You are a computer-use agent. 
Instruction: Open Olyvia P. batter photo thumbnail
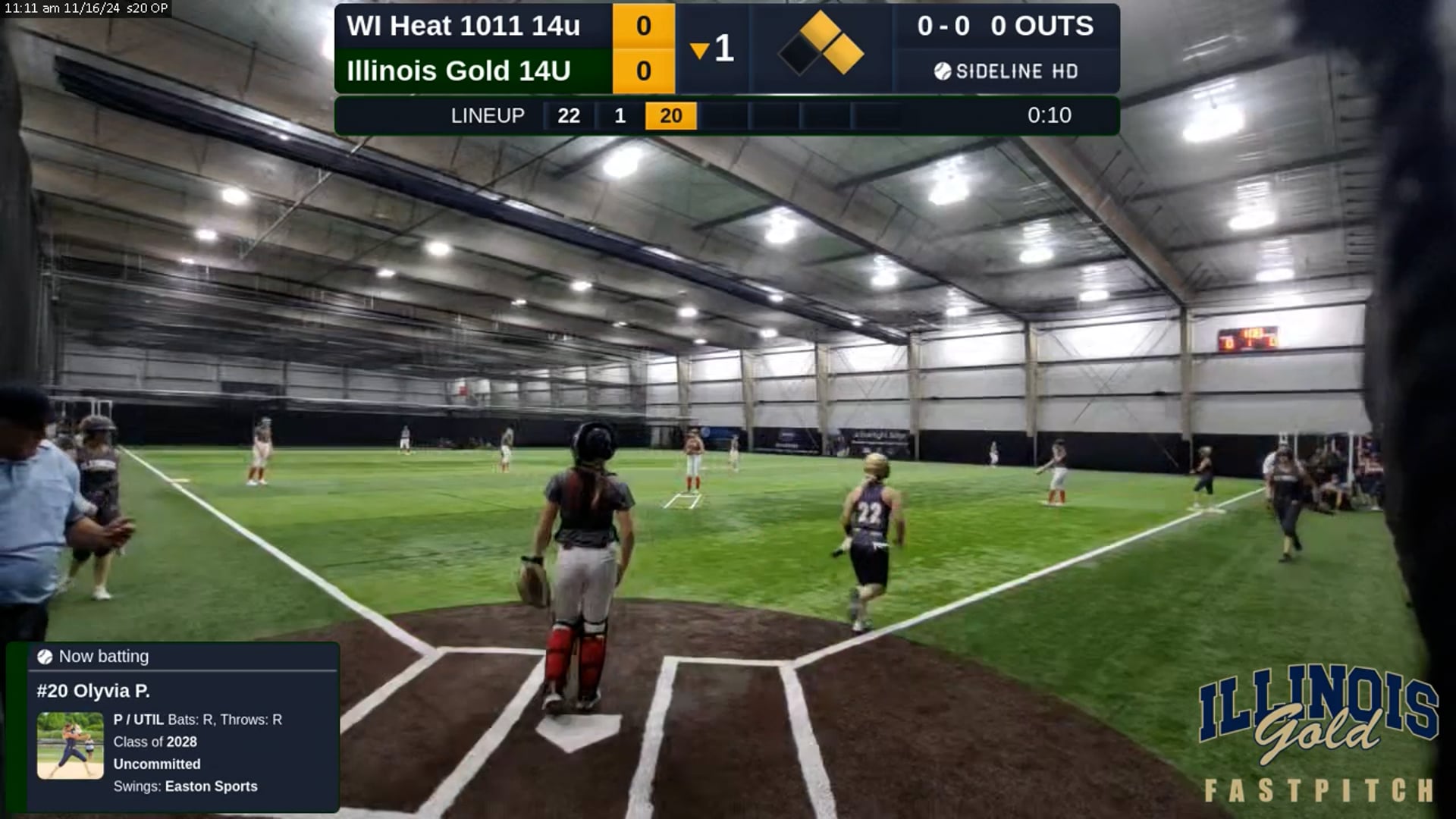71,745
